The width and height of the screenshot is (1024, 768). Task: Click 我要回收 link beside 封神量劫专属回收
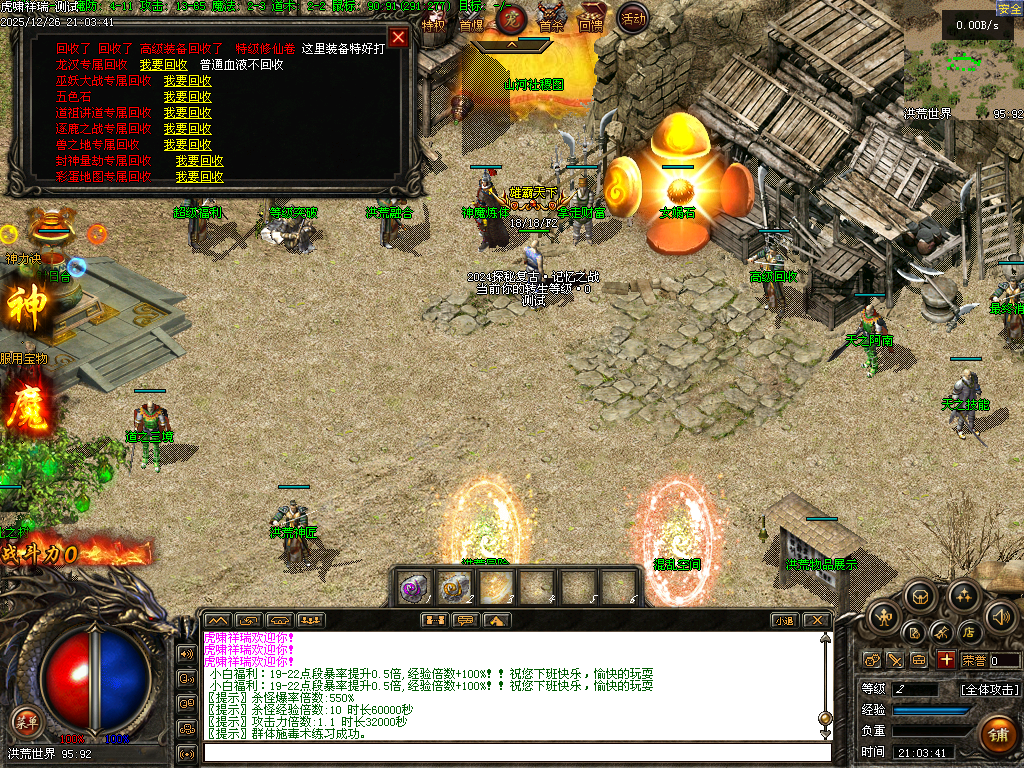[x=199, y=161]
